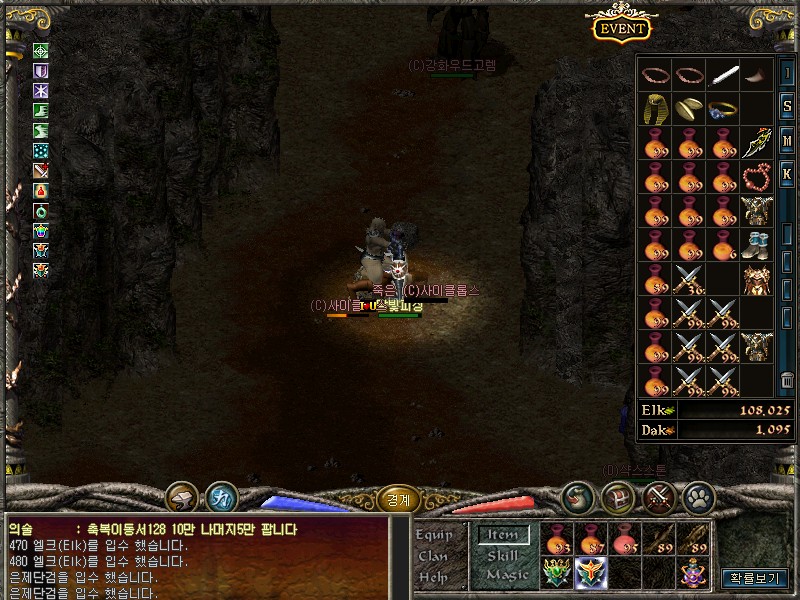Open the paw print pet button
Screen dimensions: 800x600
[697, 496]
